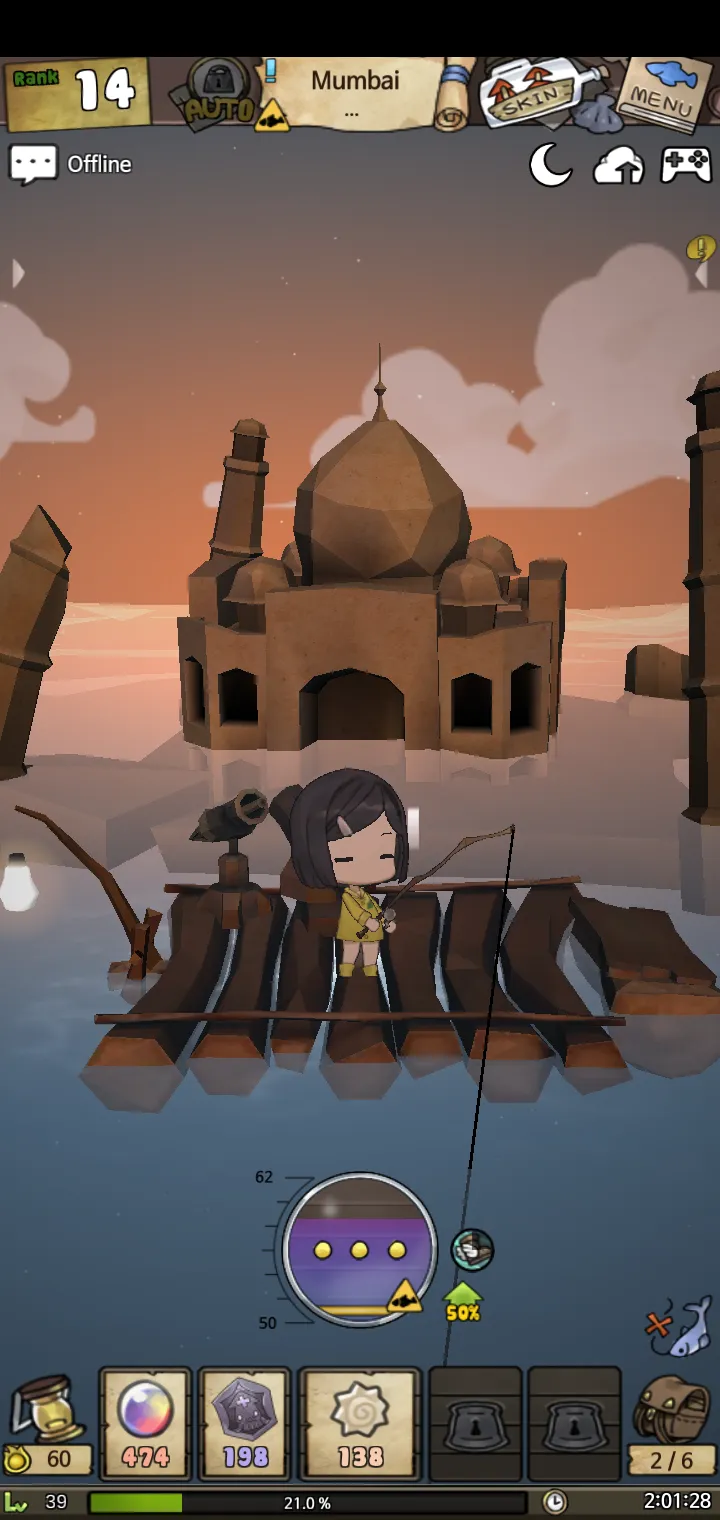Open the Rank 14 badge
Screen dimensions: 720x1520
click(76, 93)
